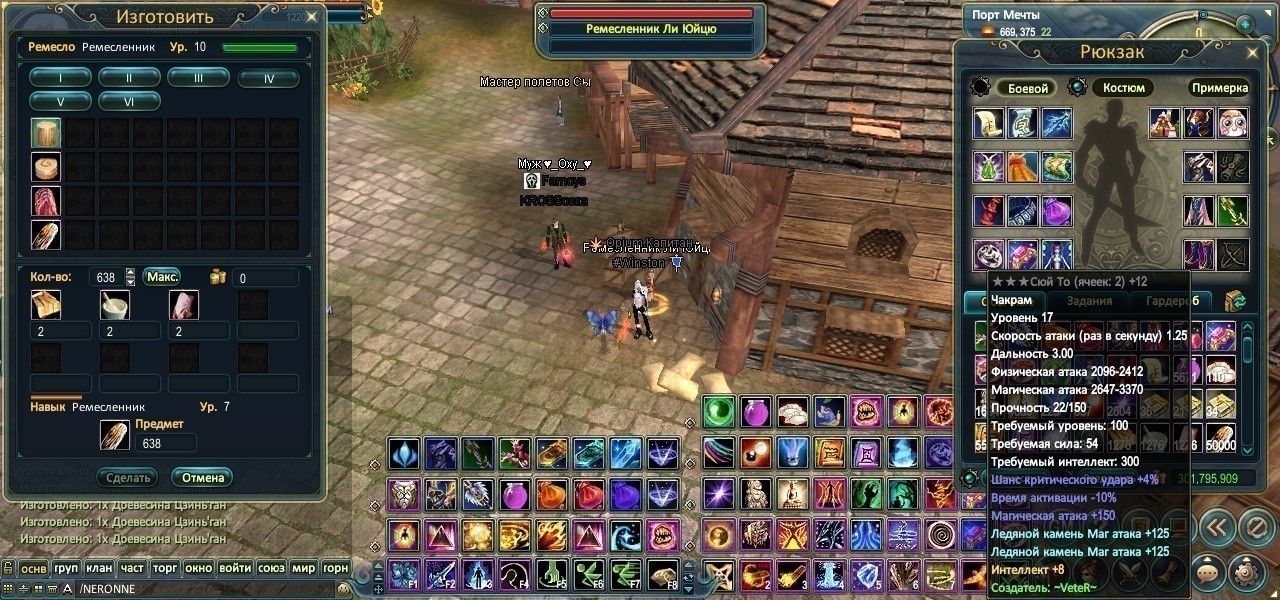This screenshot has width=1280, height=600.
Task: Select the торг trade chat channel
Action: coord(165,568)
